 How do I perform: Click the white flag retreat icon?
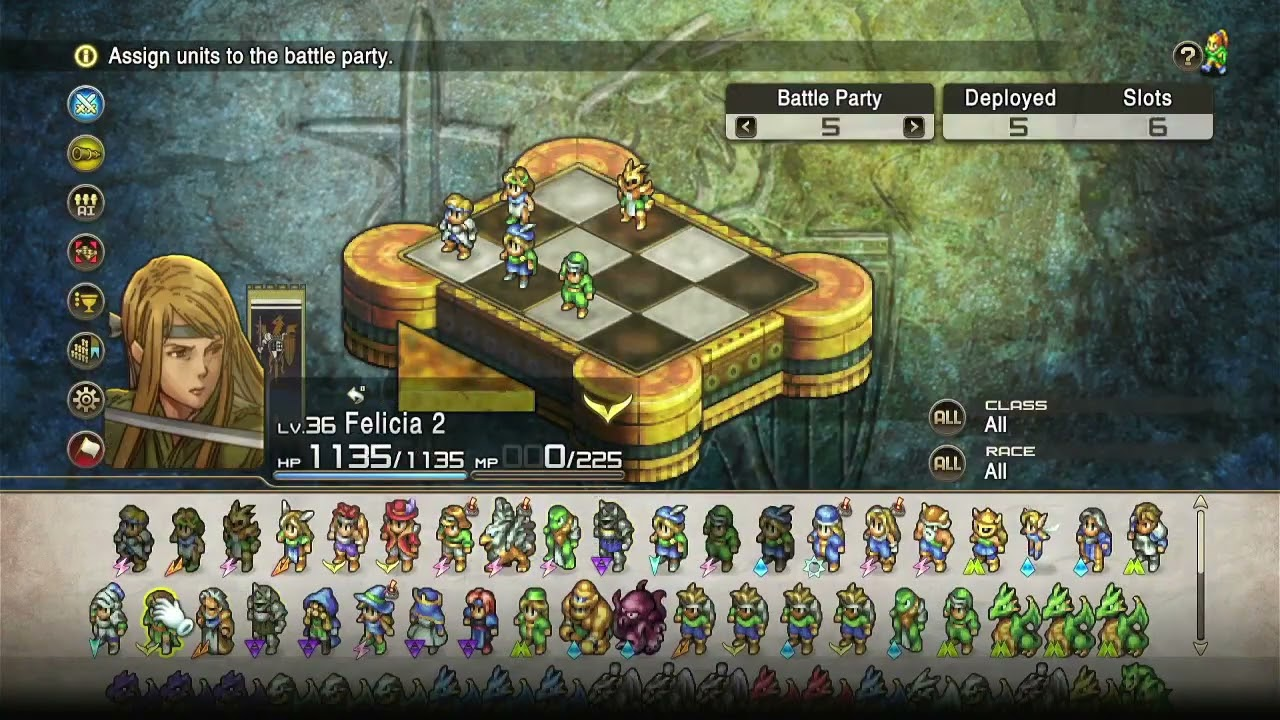pos(86,449)
